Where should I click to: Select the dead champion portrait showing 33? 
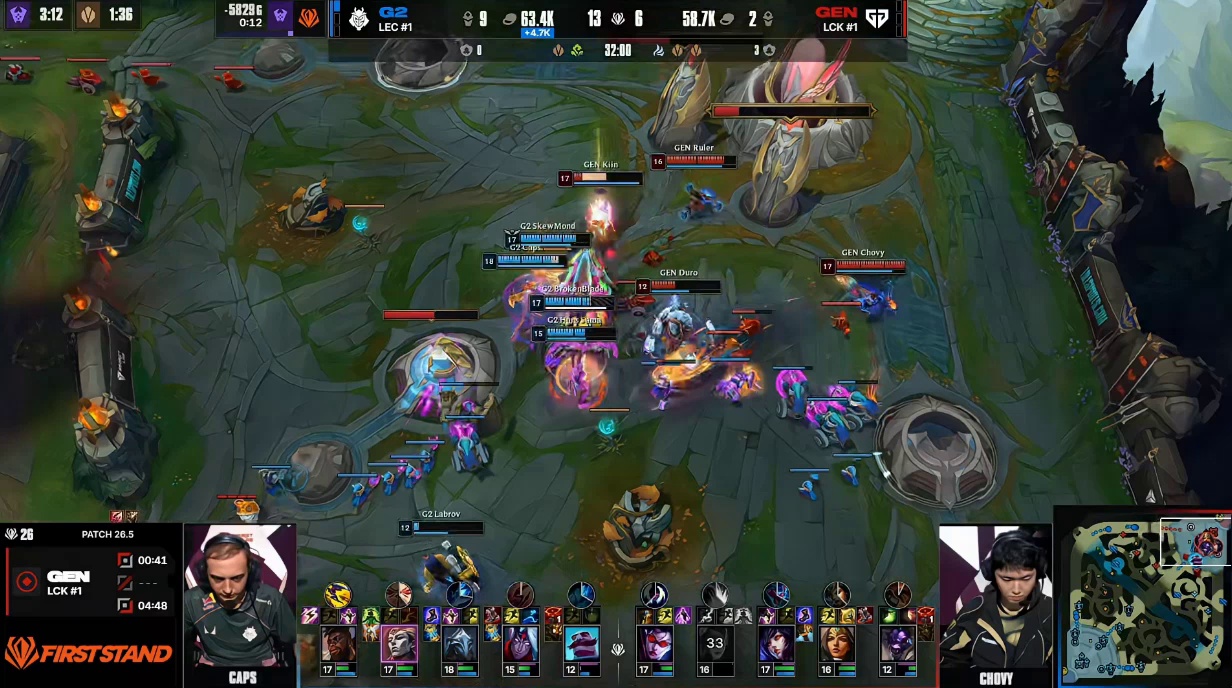[715, 644]
